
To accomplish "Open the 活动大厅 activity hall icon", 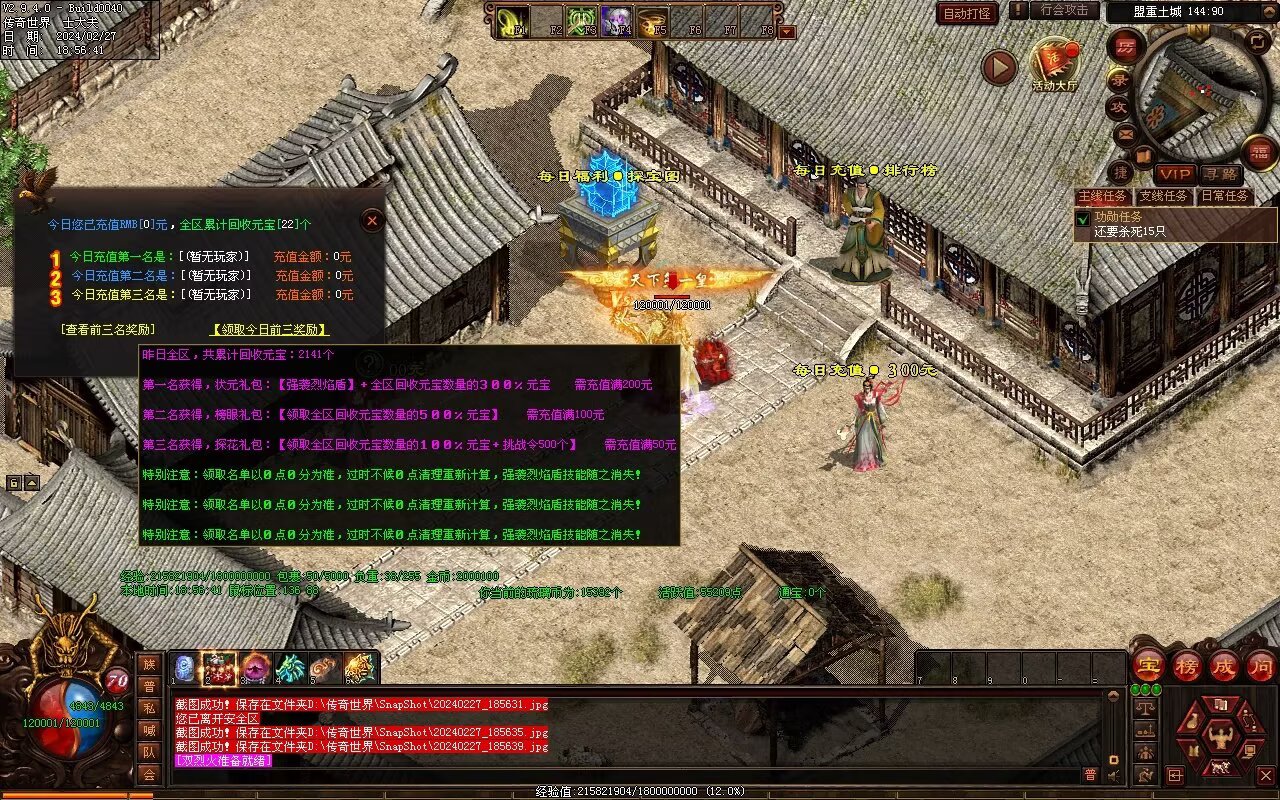I will tap(1055, 63).
